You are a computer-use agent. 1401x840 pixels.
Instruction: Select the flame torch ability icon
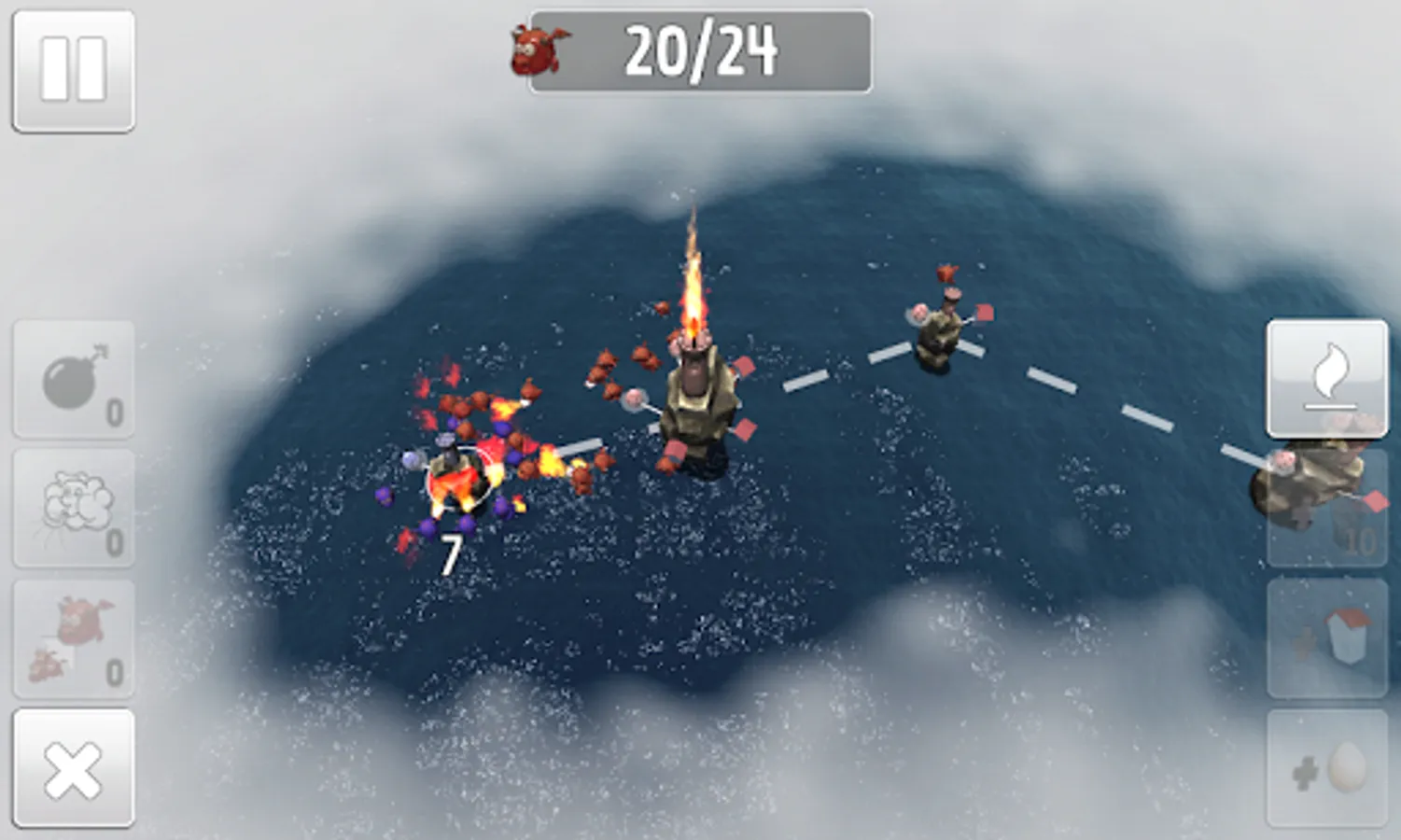(1328, 378)
